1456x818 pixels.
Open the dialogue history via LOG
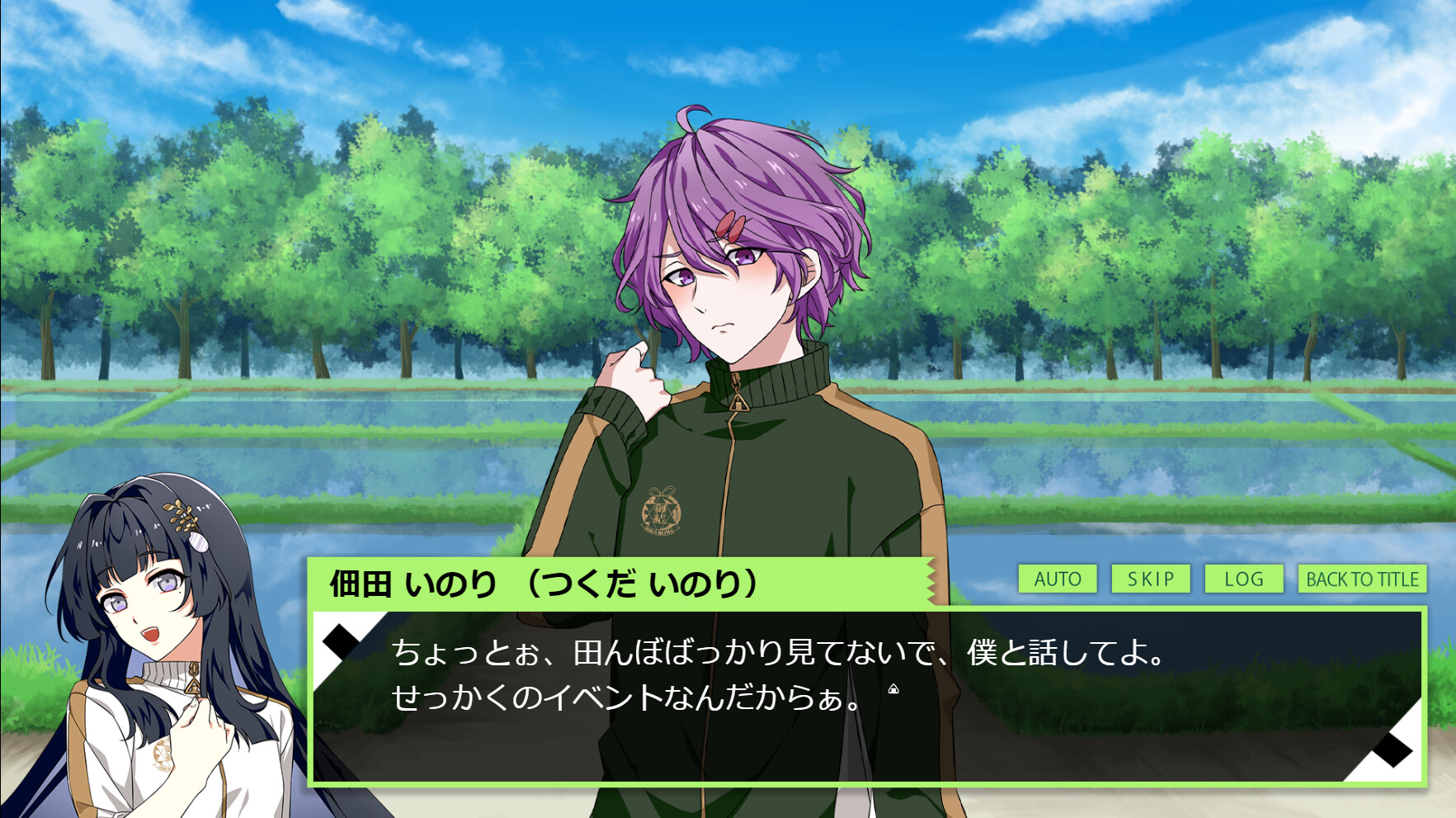[x=1243, y=579]
